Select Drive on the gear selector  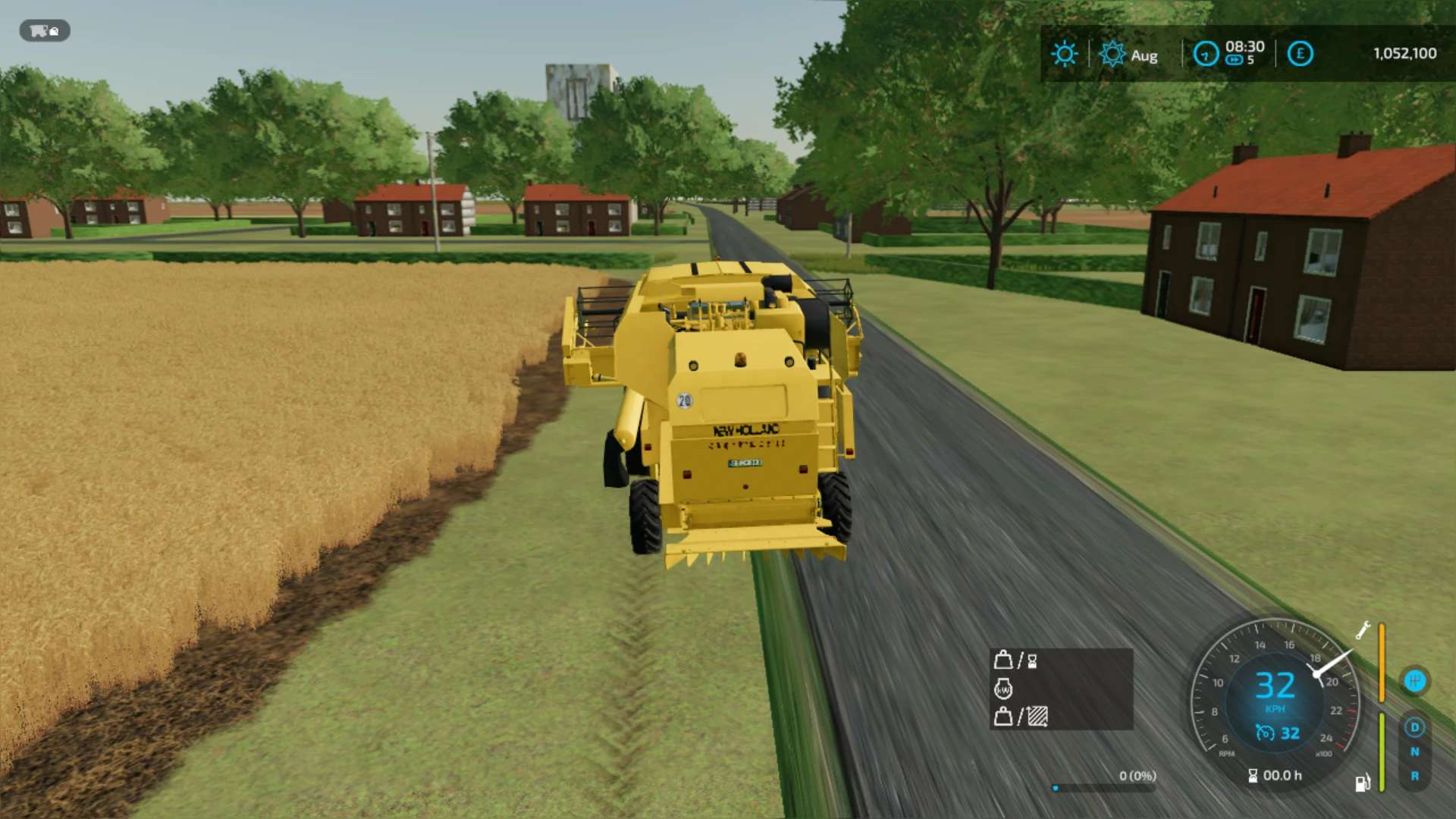[x=1414, y=728]
